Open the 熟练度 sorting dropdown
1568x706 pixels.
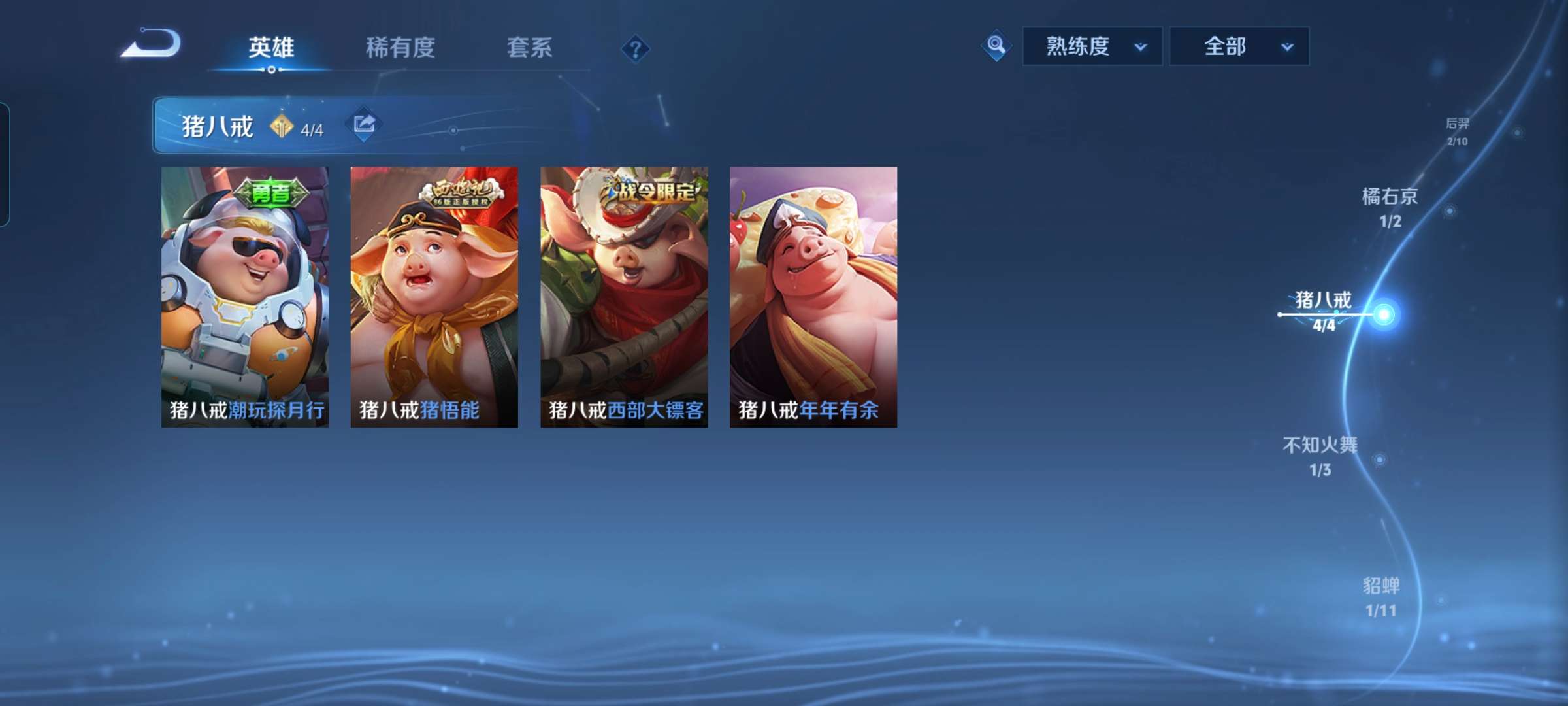click(1092, 46)
